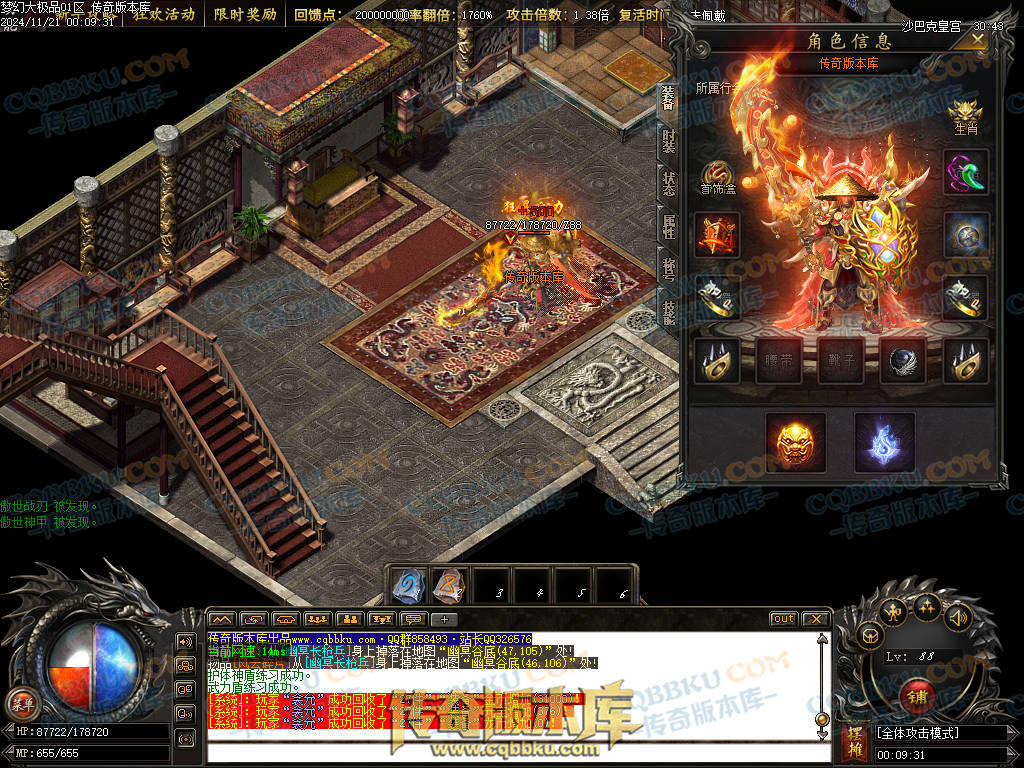Image resolution: width=1024 pixels, height=768 pixels.
Task: Open the 首饰盒 jewelry box
Action: point(717,177)
